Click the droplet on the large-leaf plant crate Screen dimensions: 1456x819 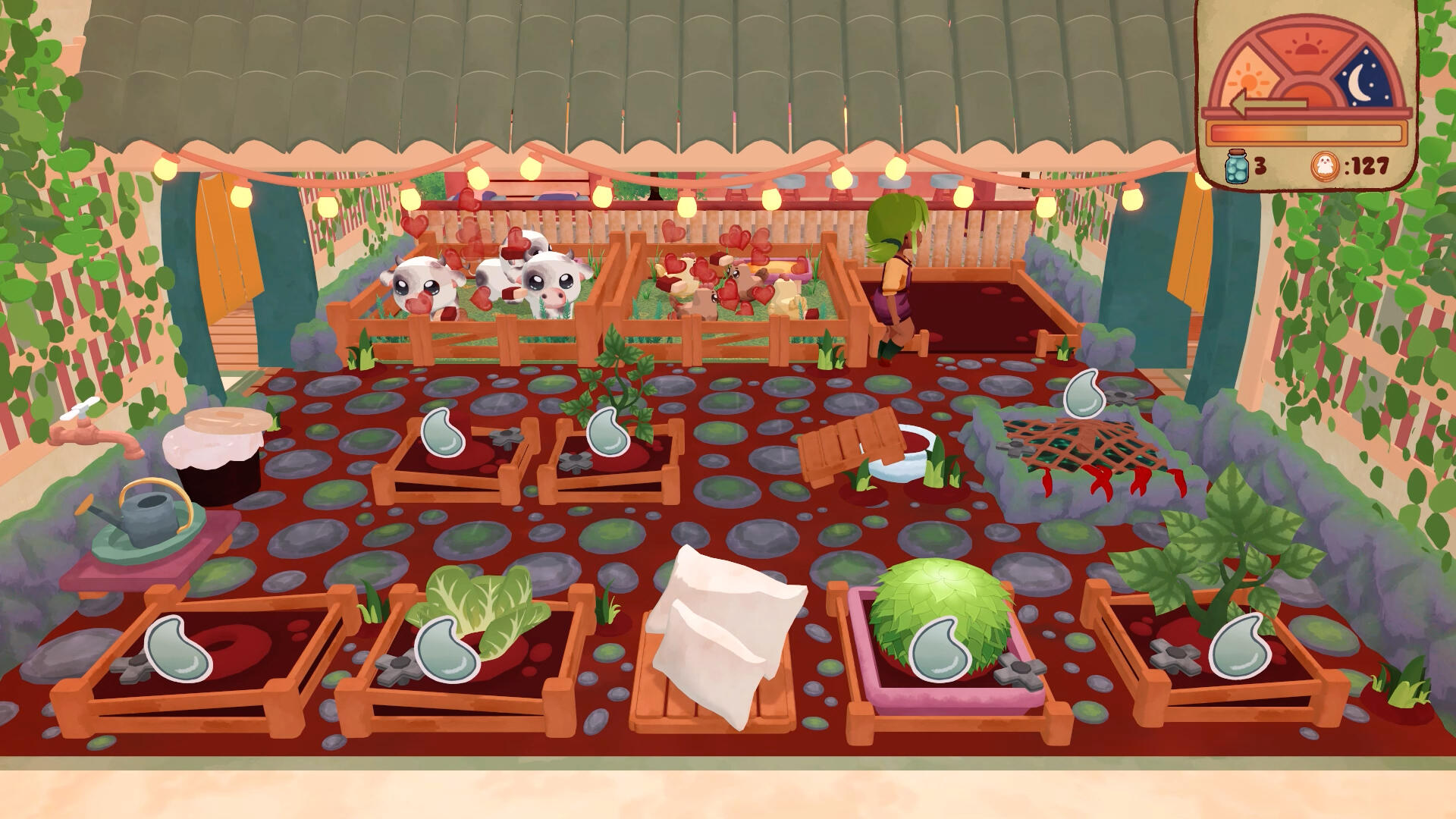point(1240,645)
